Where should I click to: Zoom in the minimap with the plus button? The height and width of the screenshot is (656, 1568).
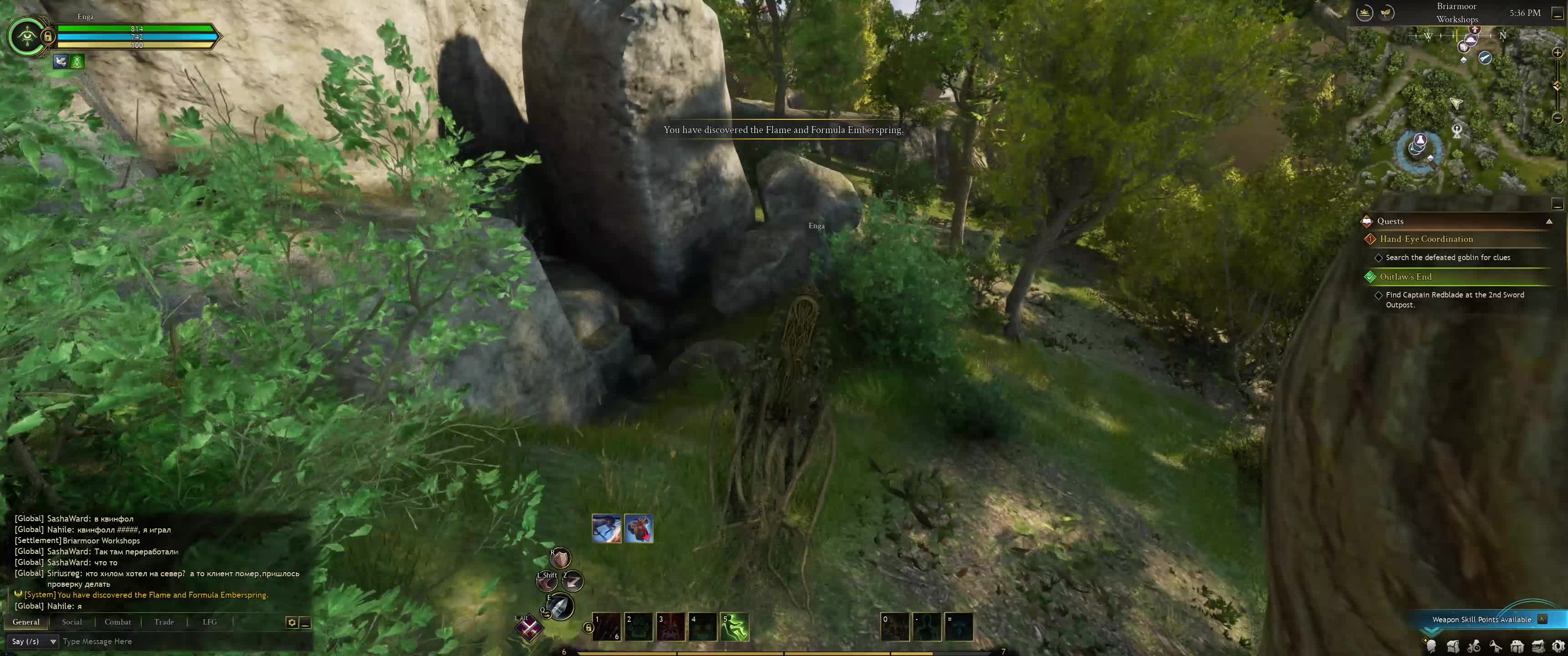click(x=1558, y=53)
